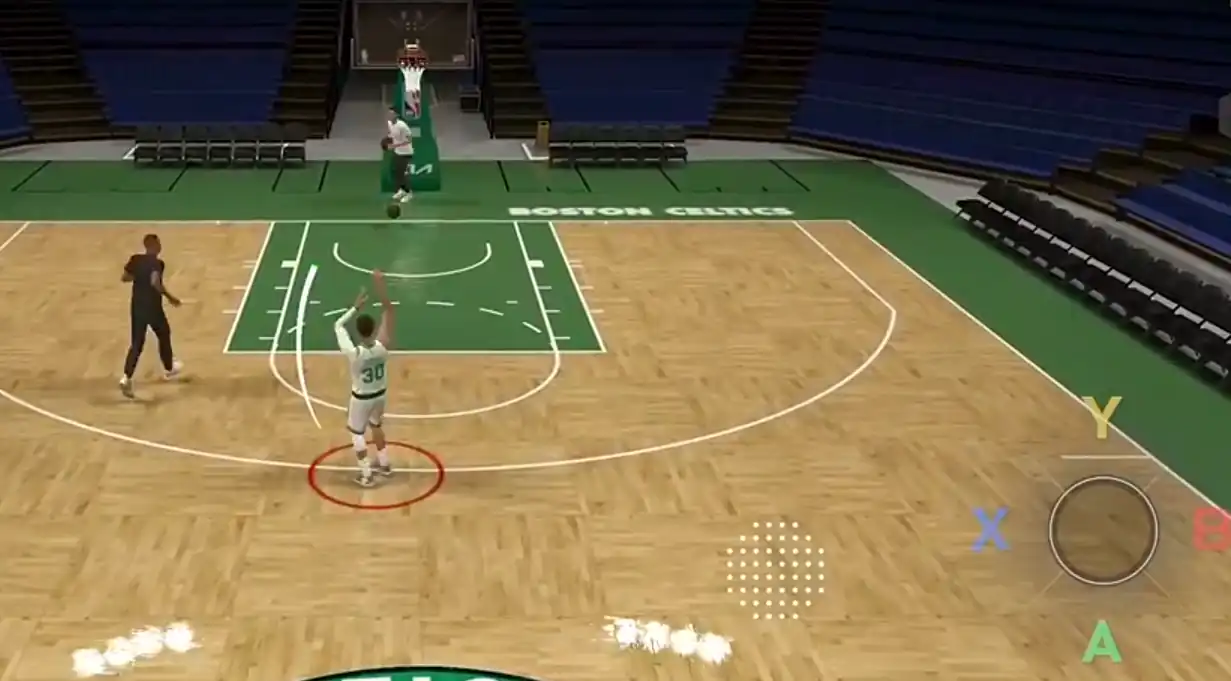Tap the round center stick control
This screenshot has width=1231, height=681.
point(1102,530)
